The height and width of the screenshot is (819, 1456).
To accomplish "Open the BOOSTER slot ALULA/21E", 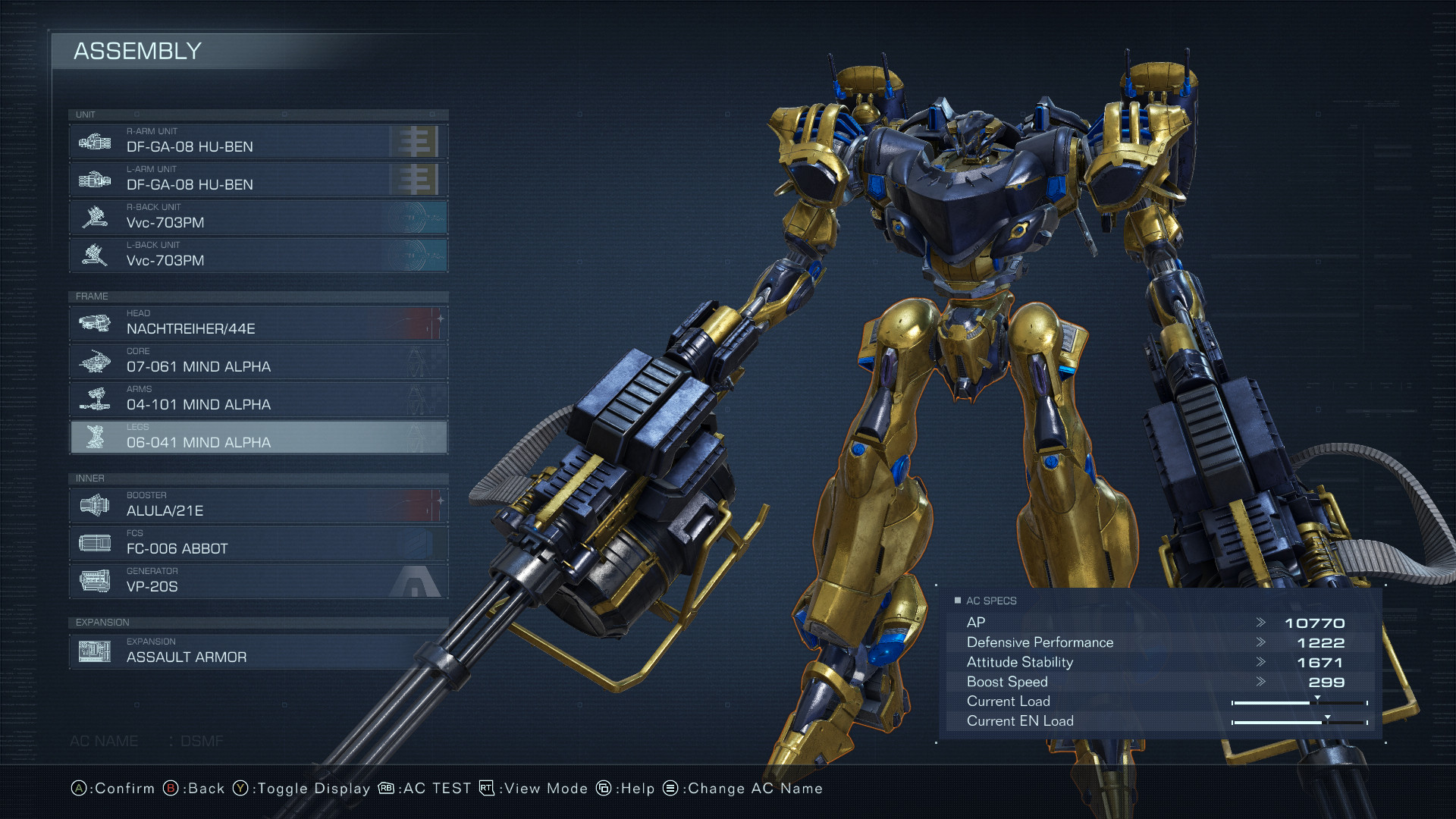I will (x=258, y=506).
